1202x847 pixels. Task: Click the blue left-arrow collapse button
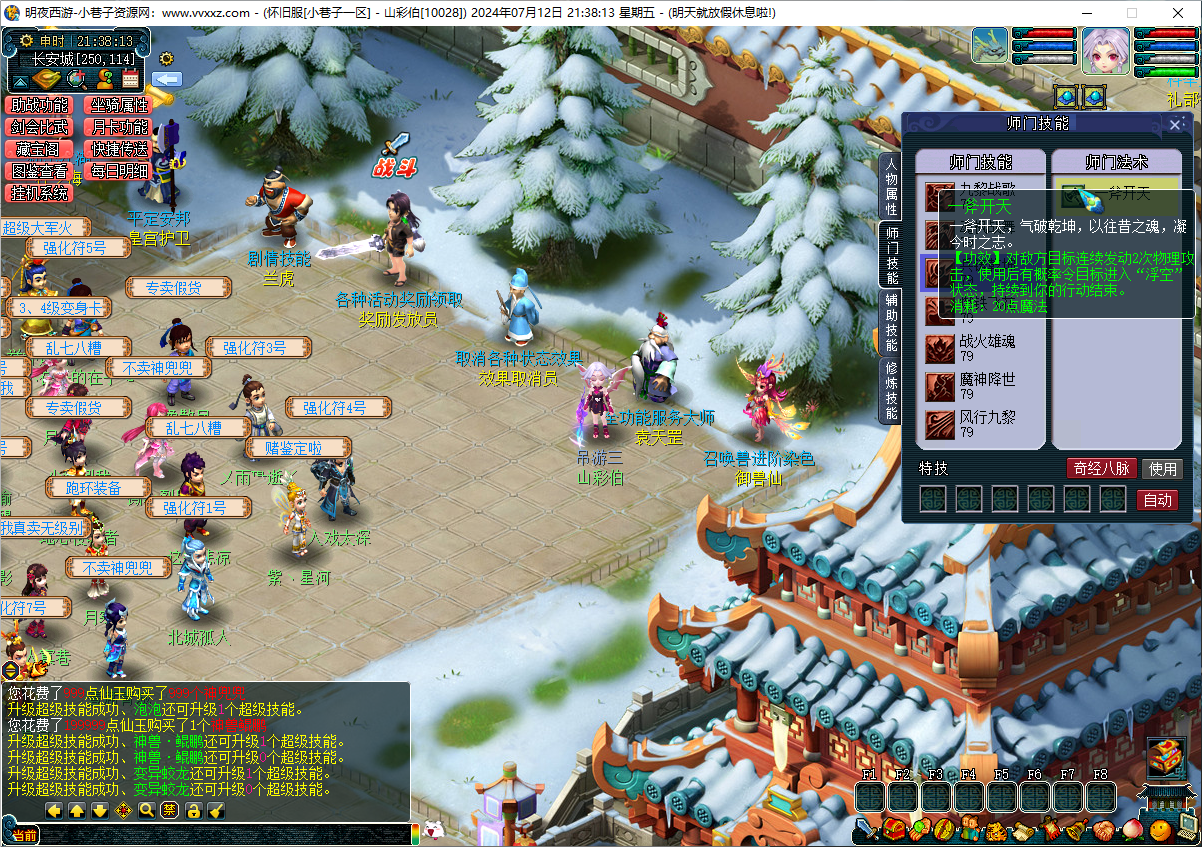[167, 79]
